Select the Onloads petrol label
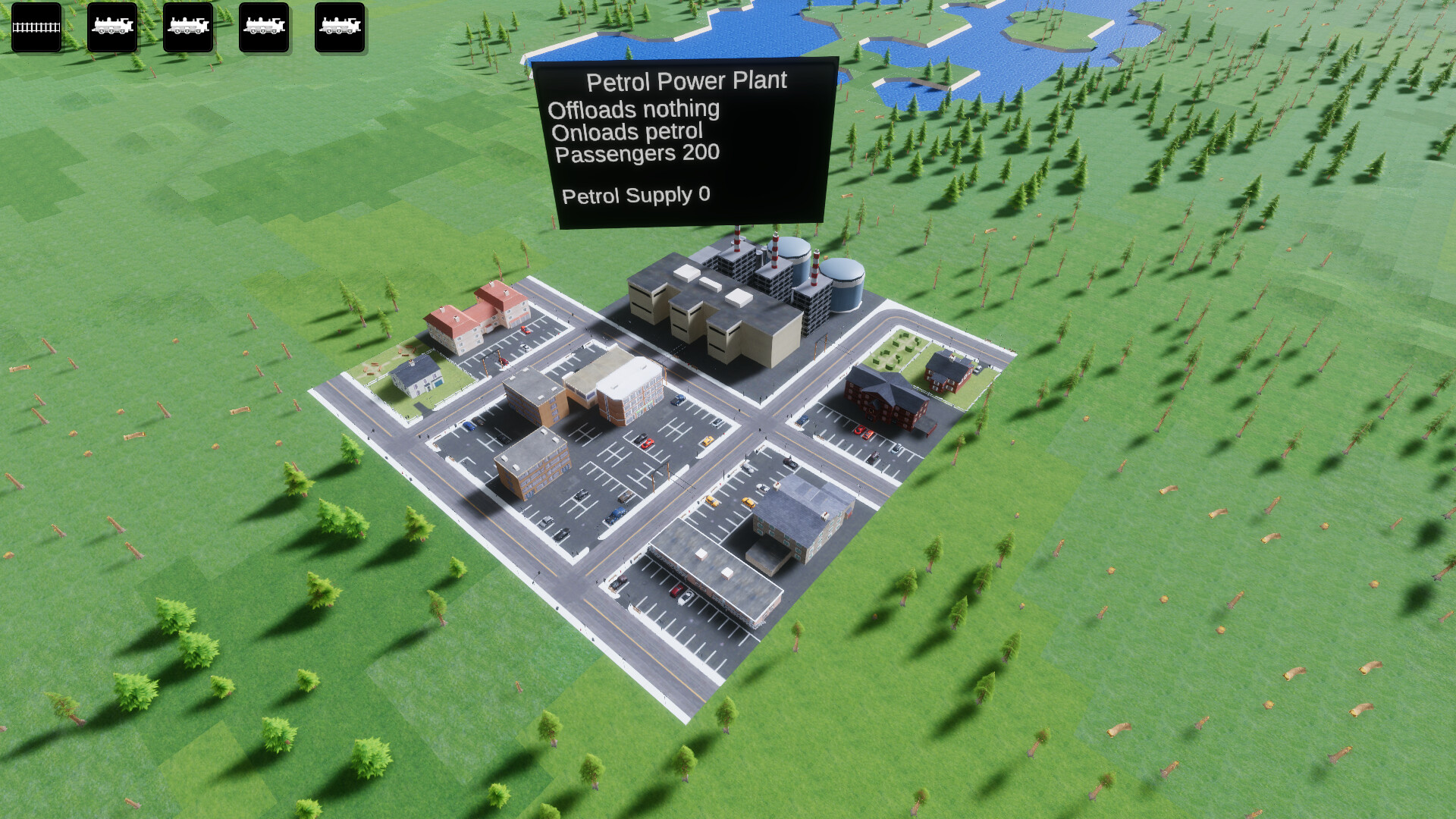1456x819 pixels. click(x=628, y=131)
